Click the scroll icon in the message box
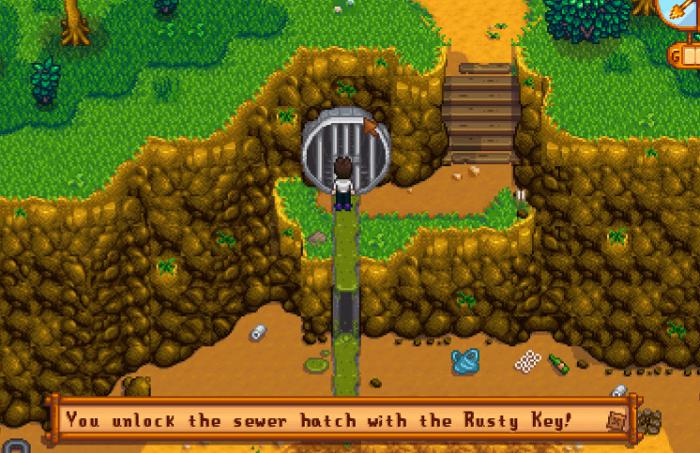Image resolution: width=700 pixels, height=453 pixels. (x=615, y=421)
